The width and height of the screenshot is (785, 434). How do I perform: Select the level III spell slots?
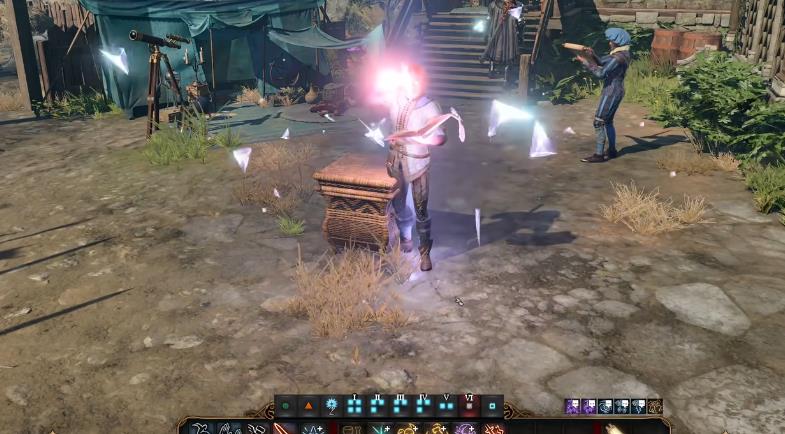pos(401,407)
